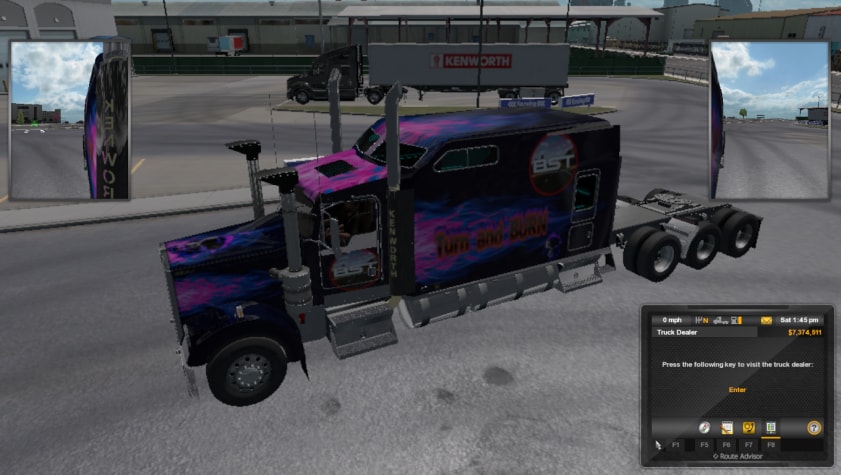Open the navigation compass tab in Route Advisor

(x=705, y=427)
